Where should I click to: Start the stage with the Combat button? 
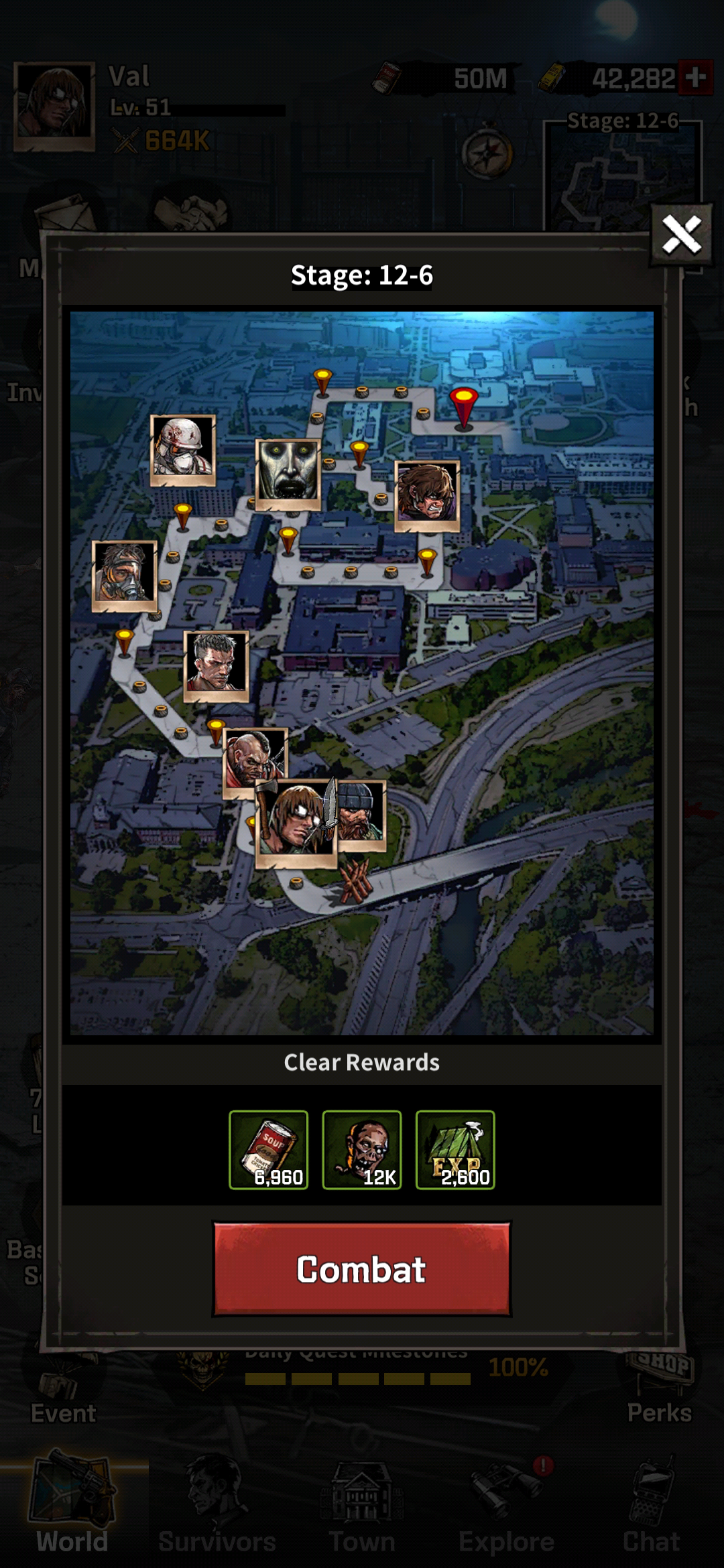pyautogui.click(x=362, y=1269)
